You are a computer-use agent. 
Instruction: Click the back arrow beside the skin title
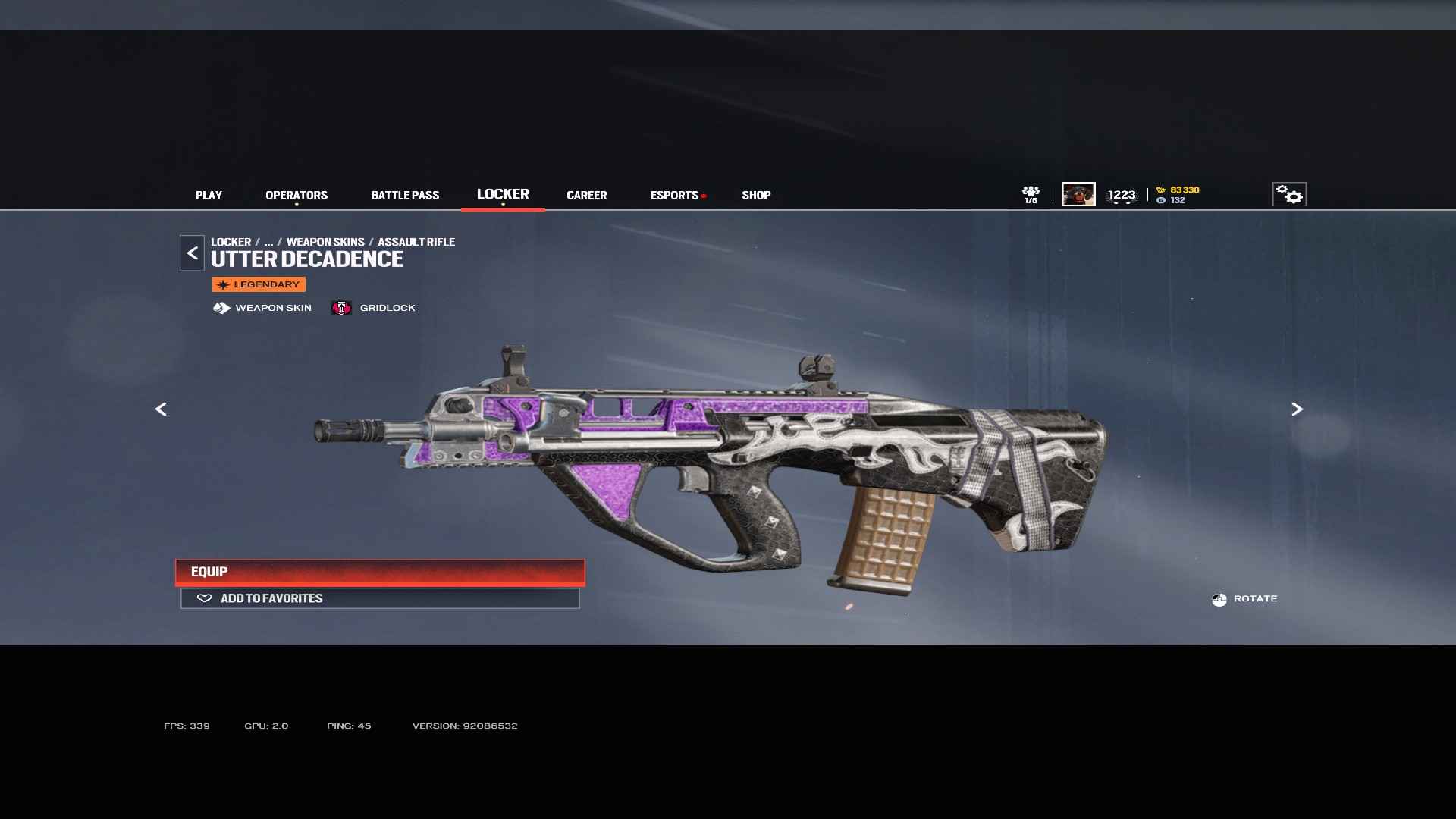[192, 253]
